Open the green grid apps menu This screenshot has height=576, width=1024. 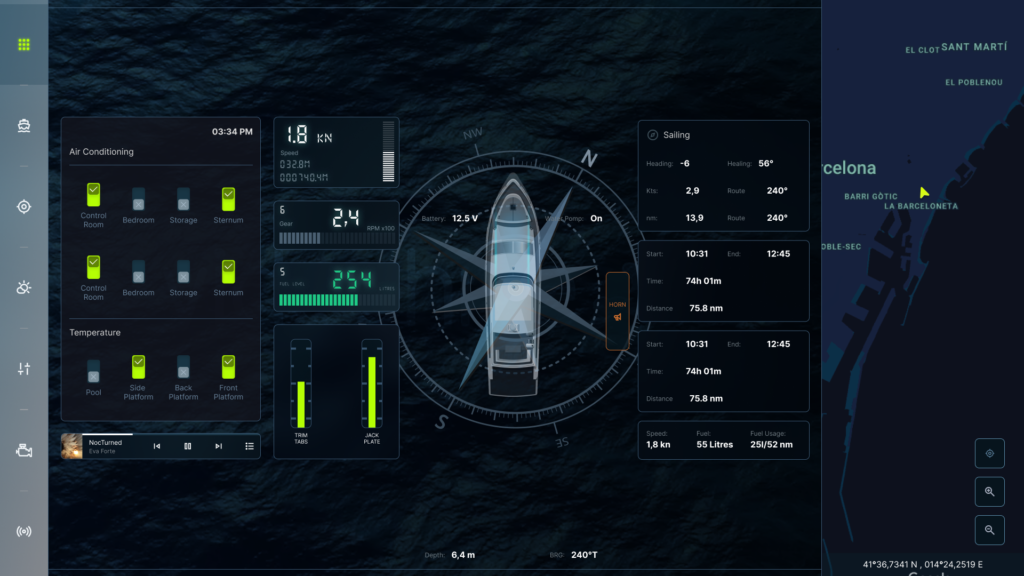pyautogui.click(x=24, y=45)
